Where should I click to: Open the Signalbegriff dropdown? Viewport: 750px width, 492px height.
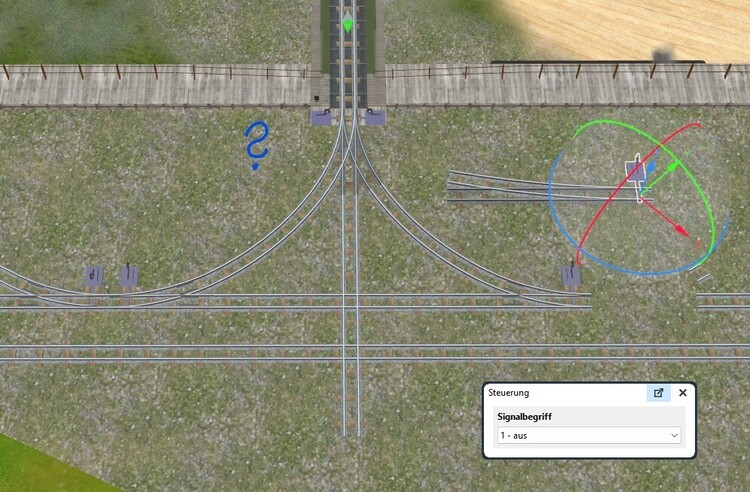point(589,436)
